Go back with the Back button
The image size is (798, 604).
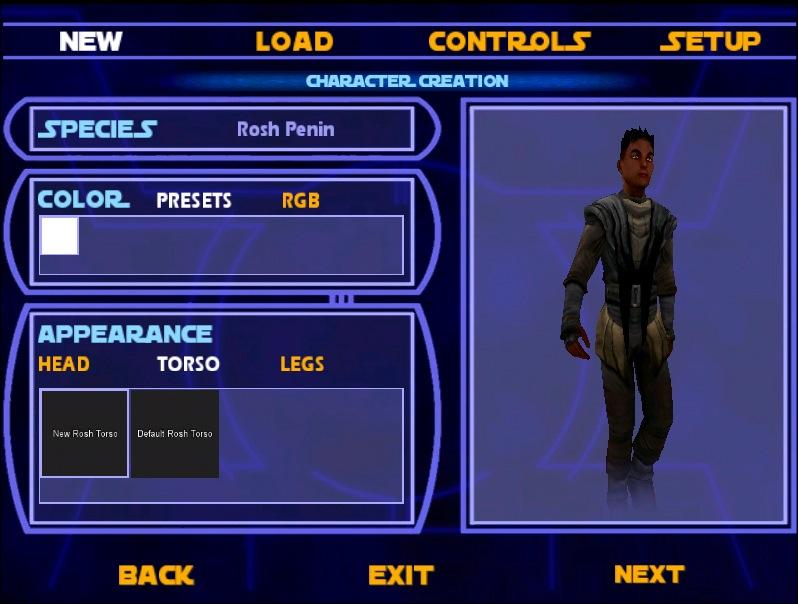coord(156,575)
